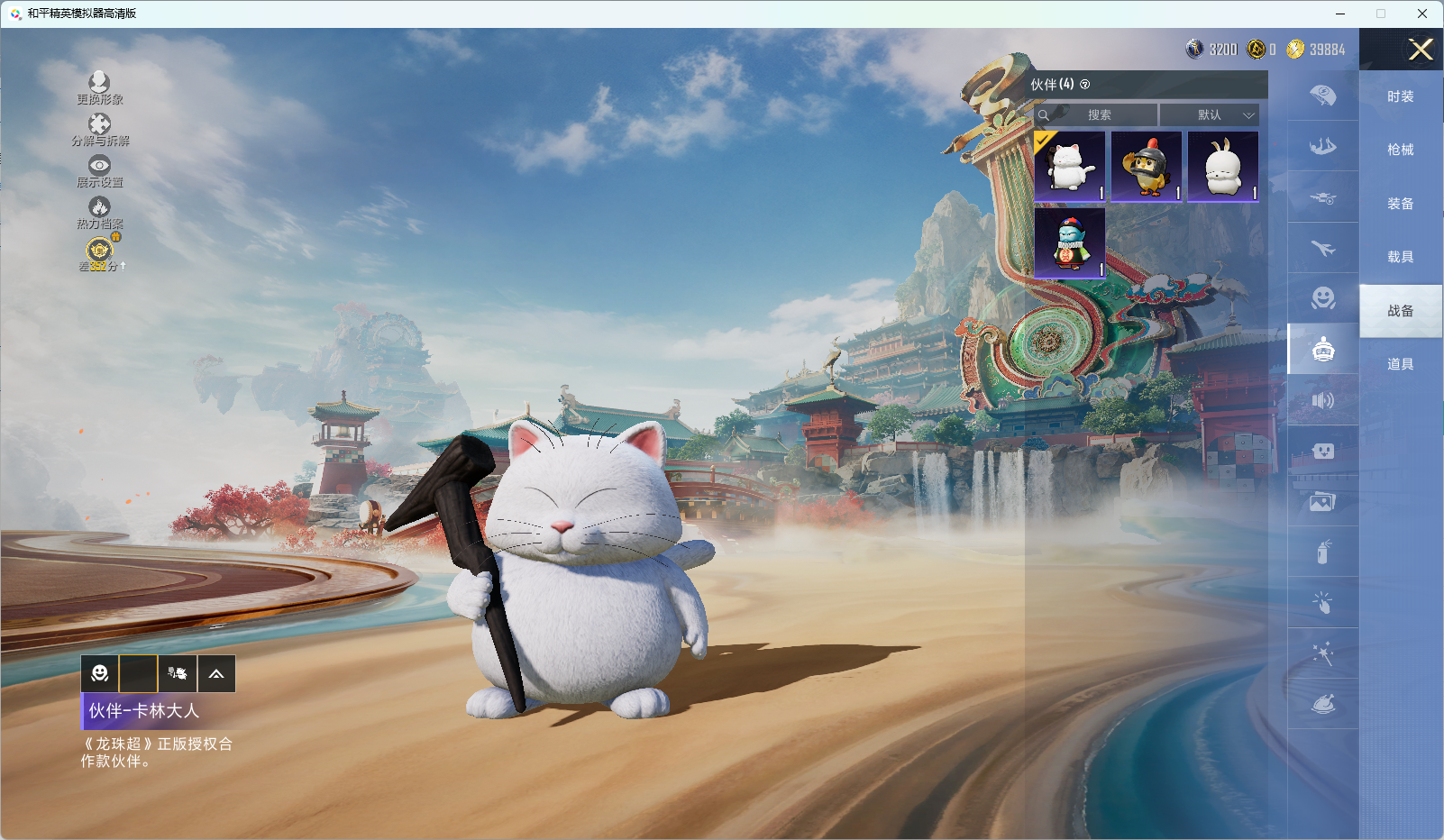
Task: Open 更换形象 change appearance
Action: 99,87
